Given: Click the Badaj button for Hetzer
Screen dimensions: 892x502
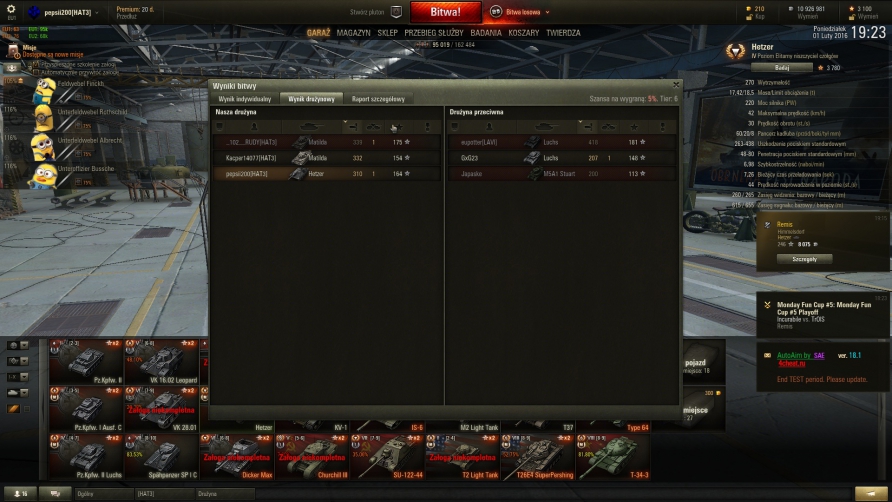Looking at the screenshot, I should [796, 68].
